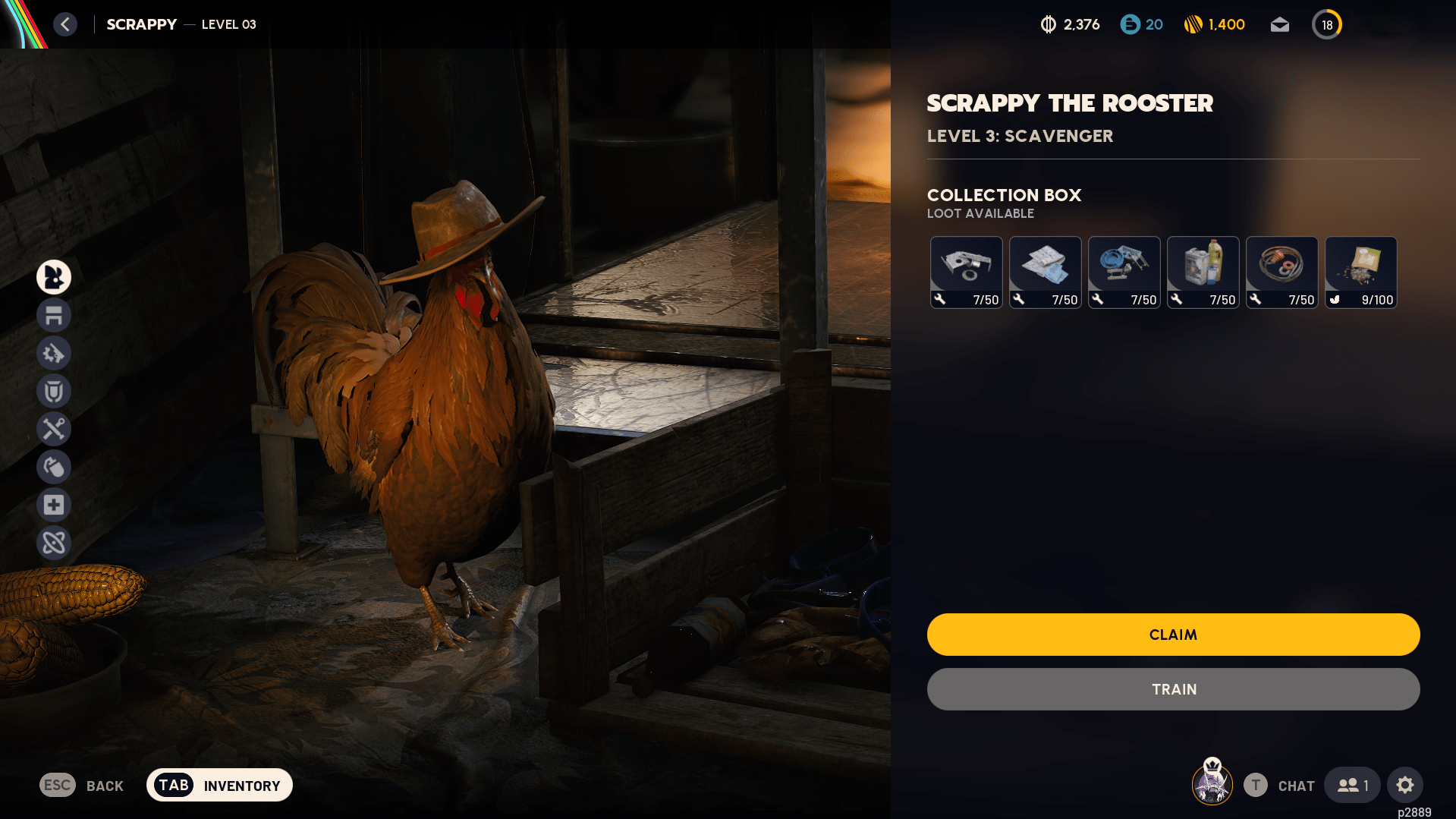Open the gunsmith gear-and-gun station
This screenshot has height=819, width=1456.
(54, 353)
